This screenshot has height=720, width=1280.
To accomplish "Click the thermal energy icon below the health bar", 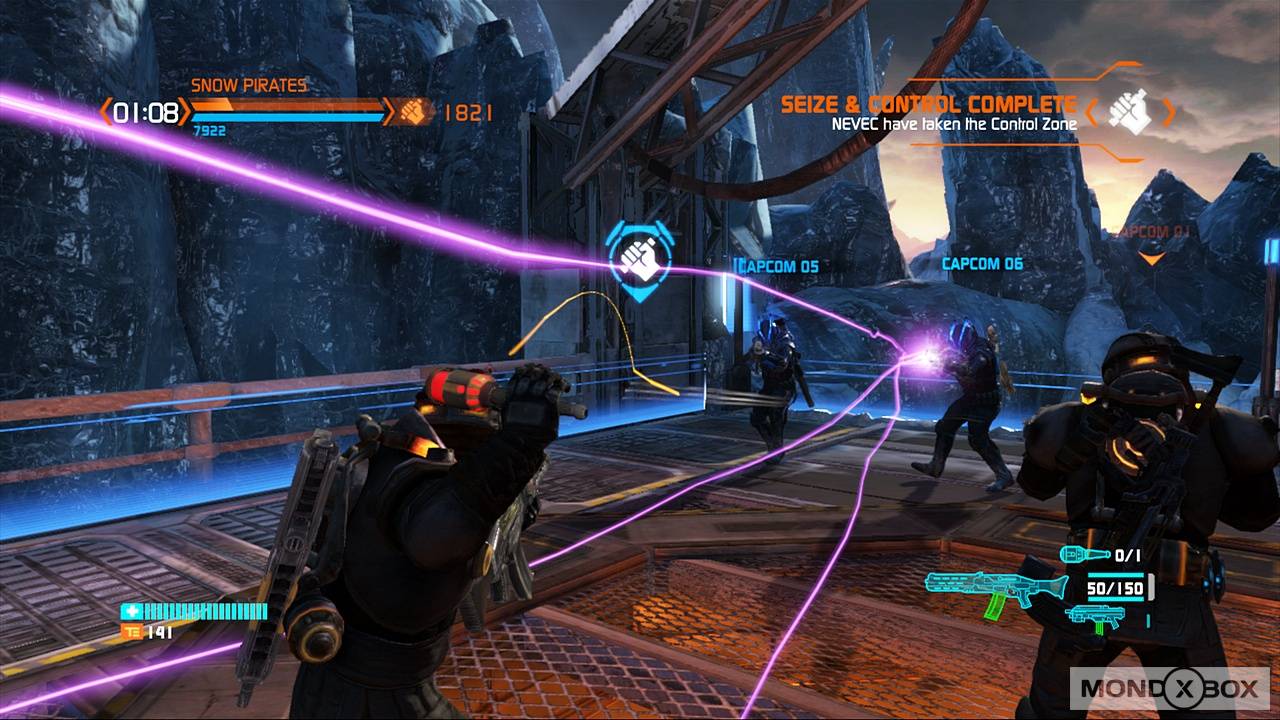I will click(129, 632).
